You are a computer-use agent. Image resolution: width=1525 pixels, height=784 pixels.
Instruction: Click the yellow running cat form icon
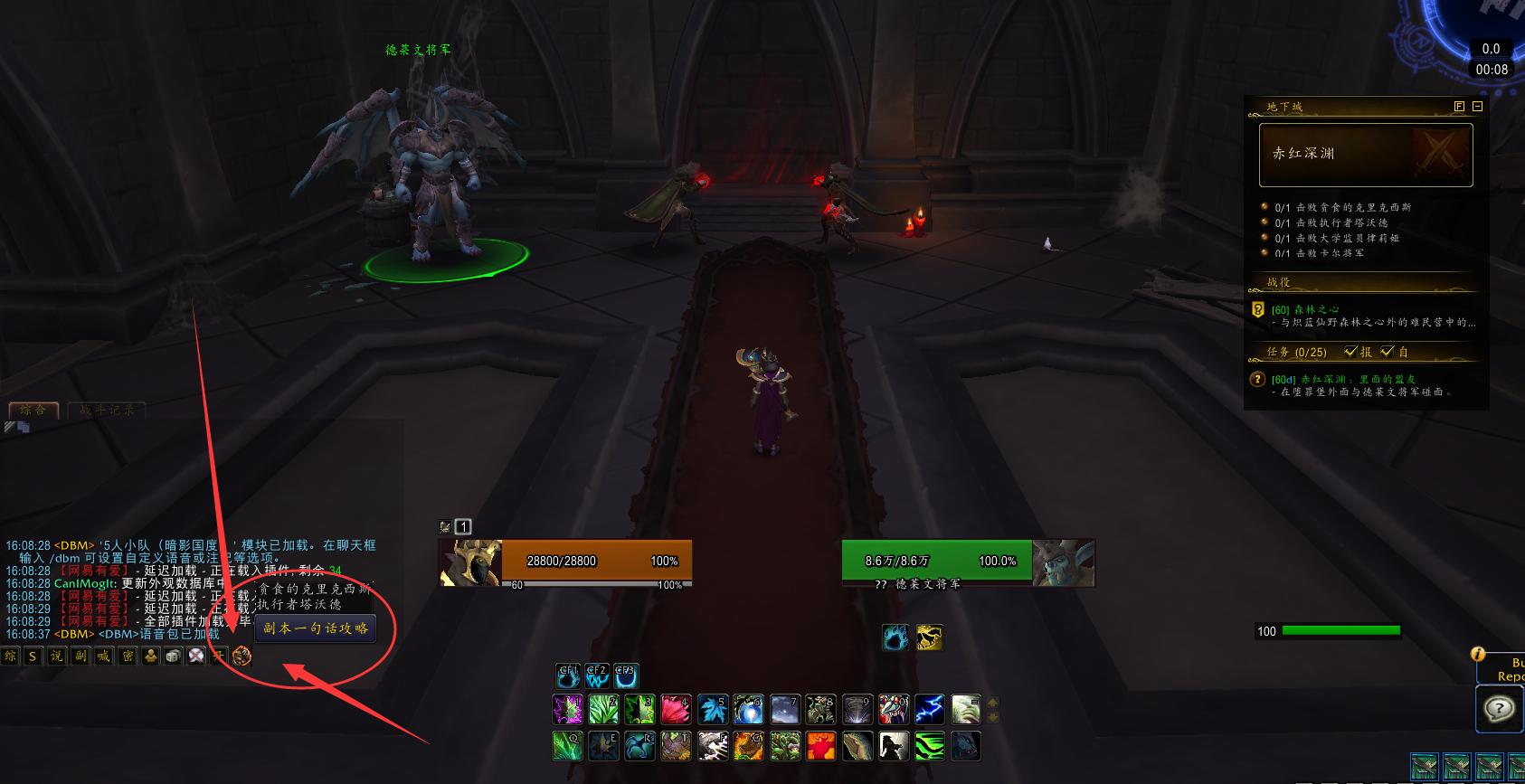point(929,638)
